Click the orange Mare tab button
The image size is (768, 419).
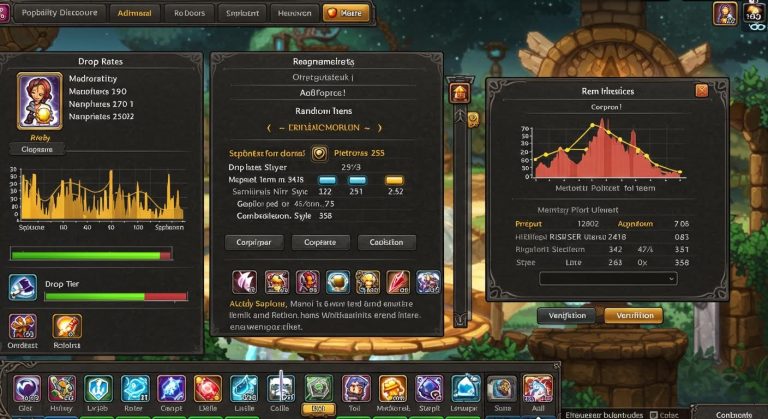pyautogui.click(x=345, y=15)
